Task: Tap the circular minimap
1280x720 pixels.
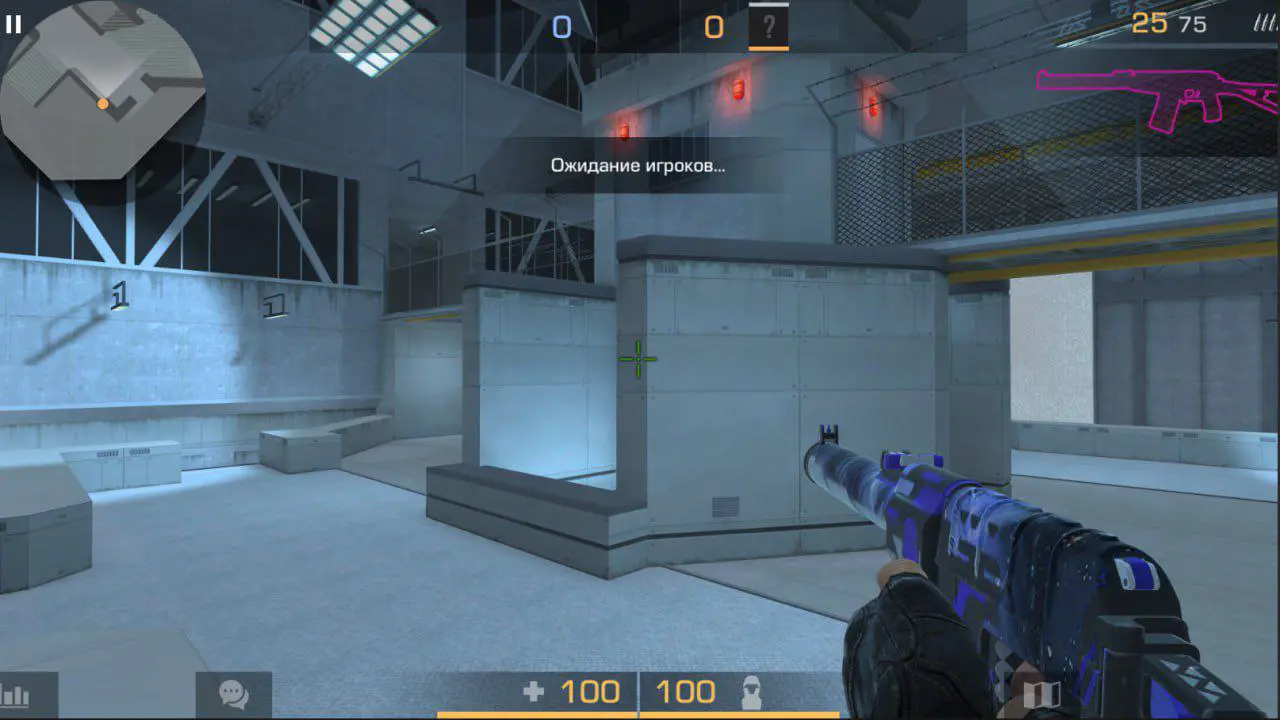Action: click(x=103, y=91)
